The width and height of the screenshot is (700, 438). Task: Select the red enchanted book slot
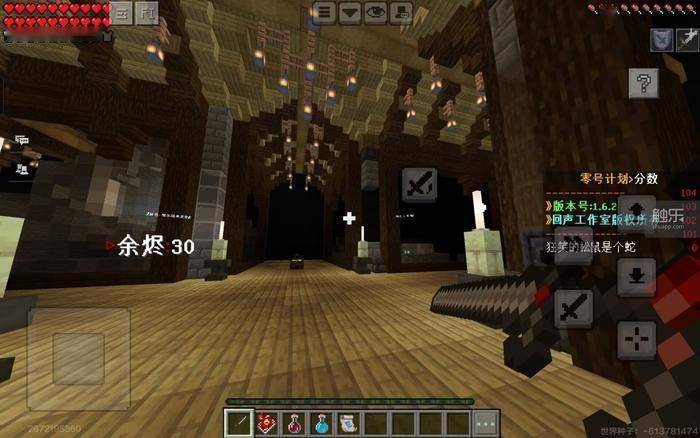pos(268,422)
